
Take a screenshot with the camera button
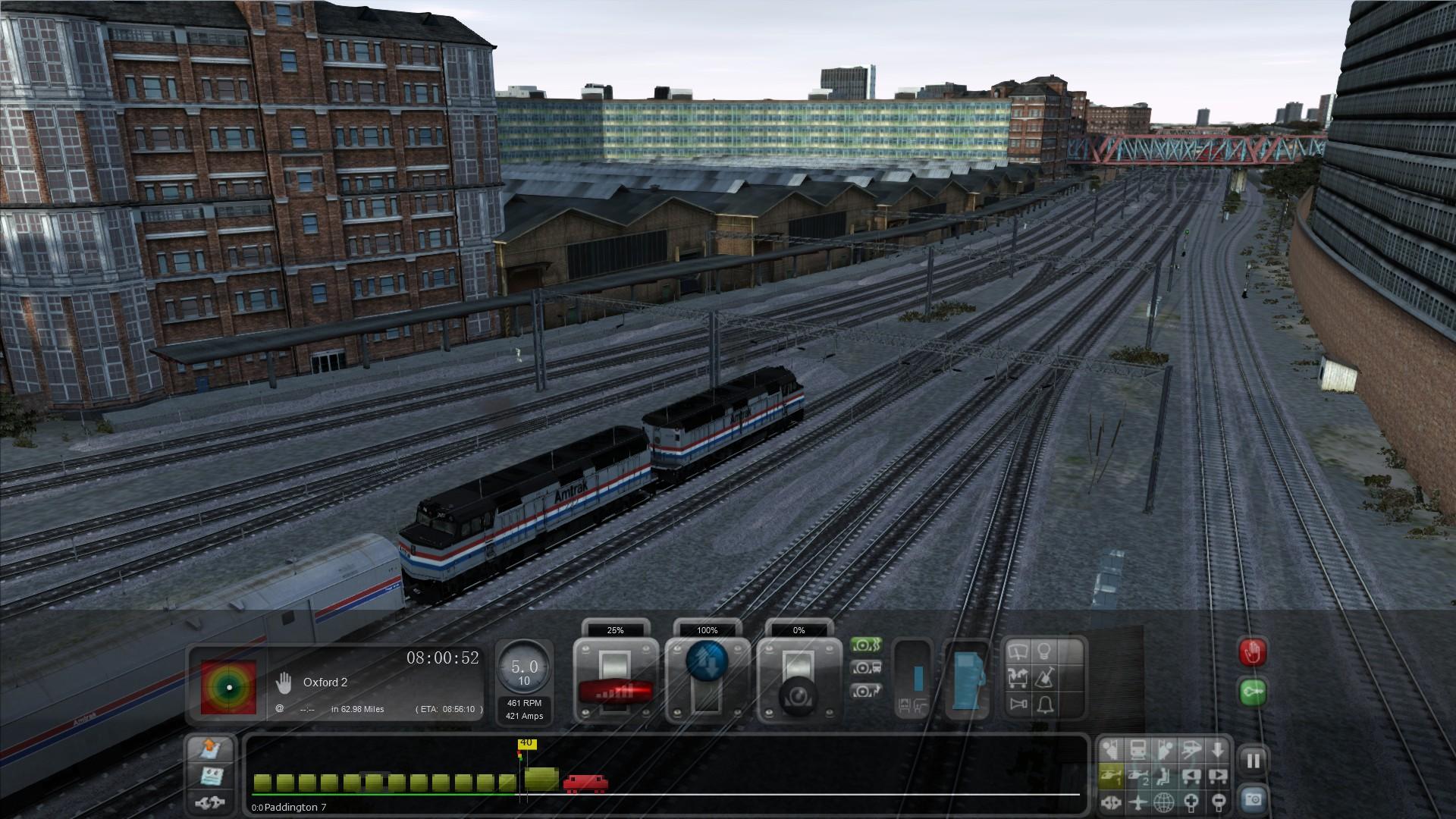click(1253, 799)
